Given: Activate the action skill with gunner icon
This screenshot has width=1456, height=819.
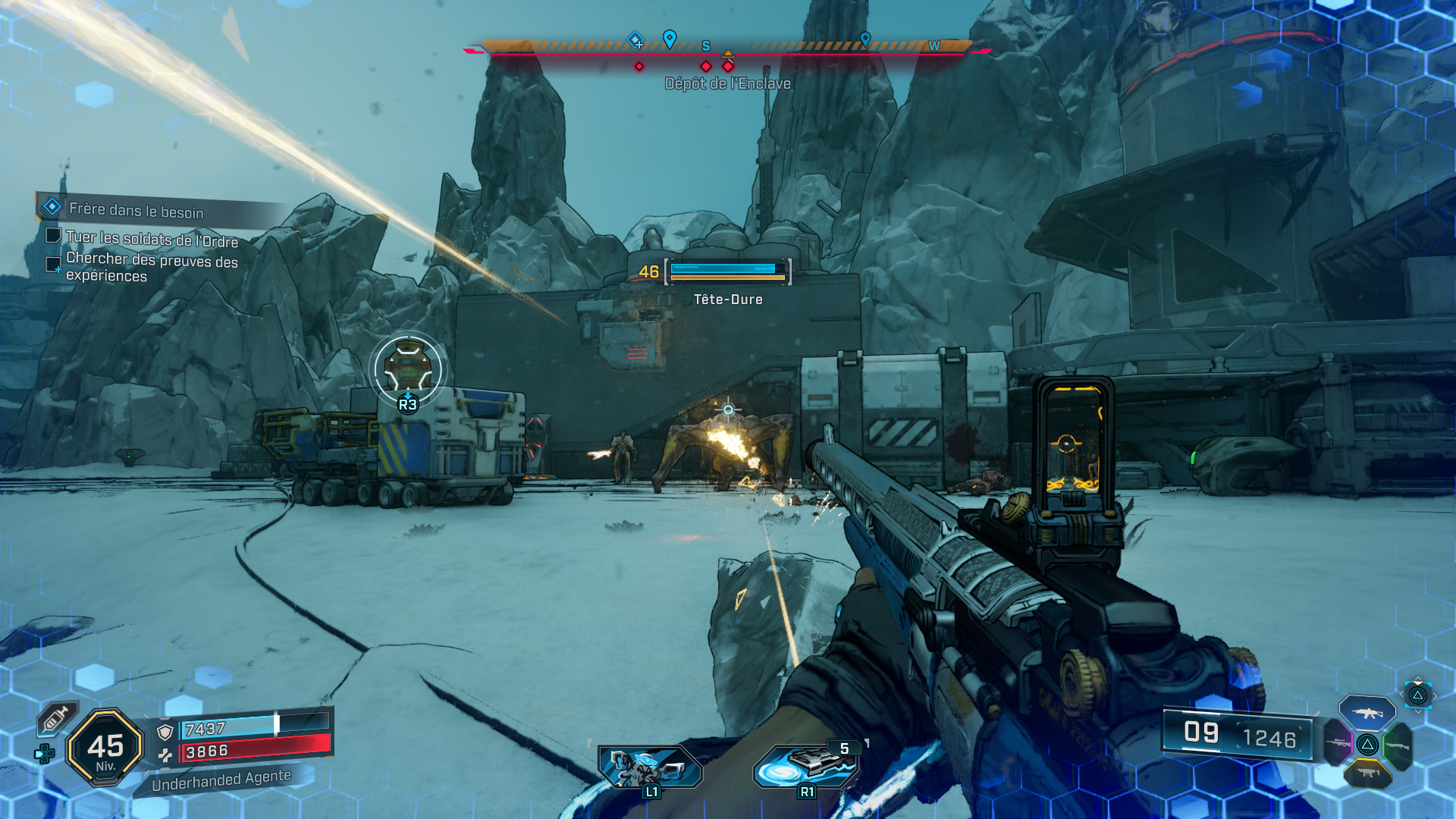Looking at the screenshot, I should (x=650, y=767).
